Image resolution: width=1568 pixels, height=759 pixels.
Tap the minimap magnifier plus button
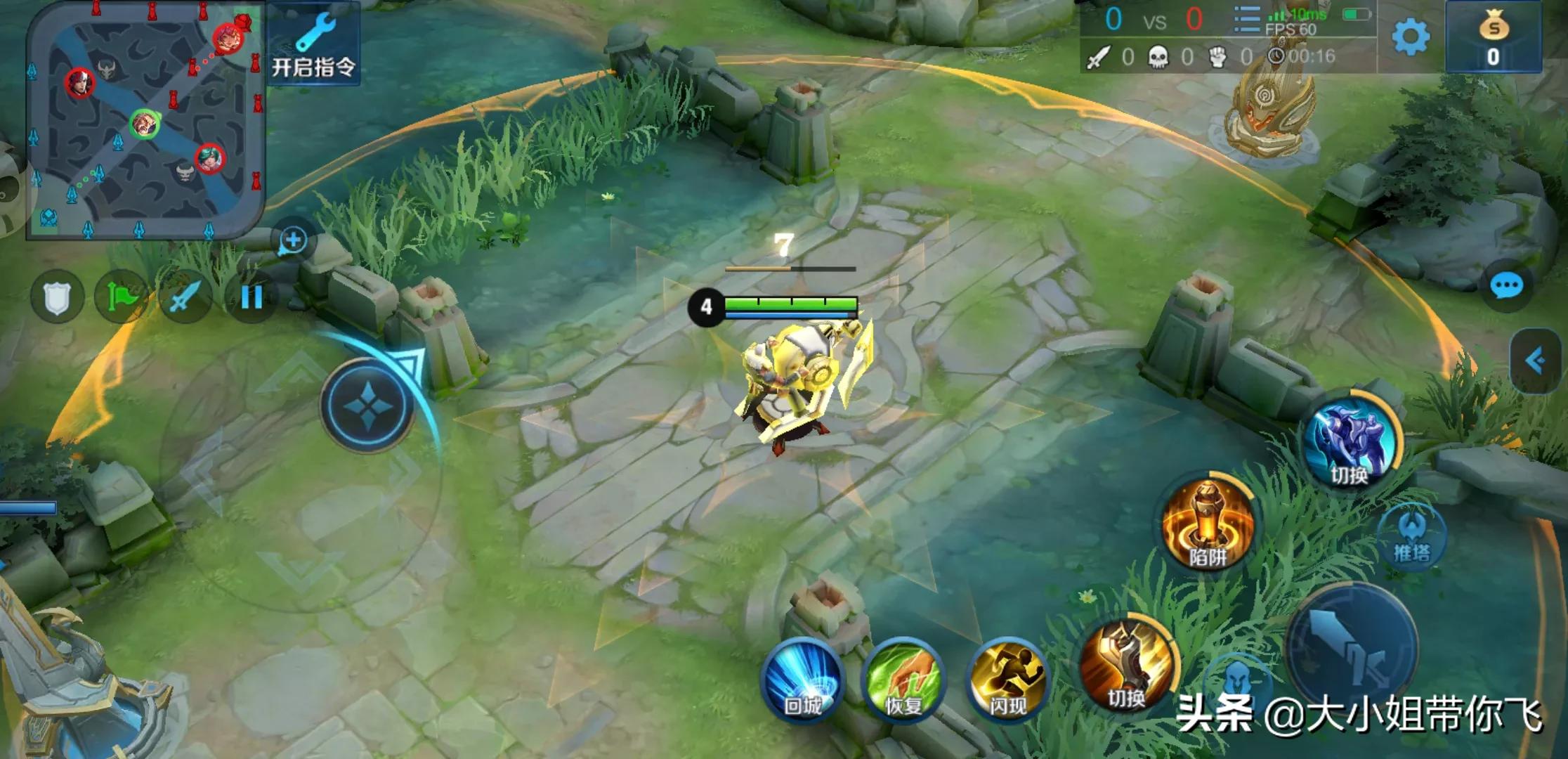(293, 241)
